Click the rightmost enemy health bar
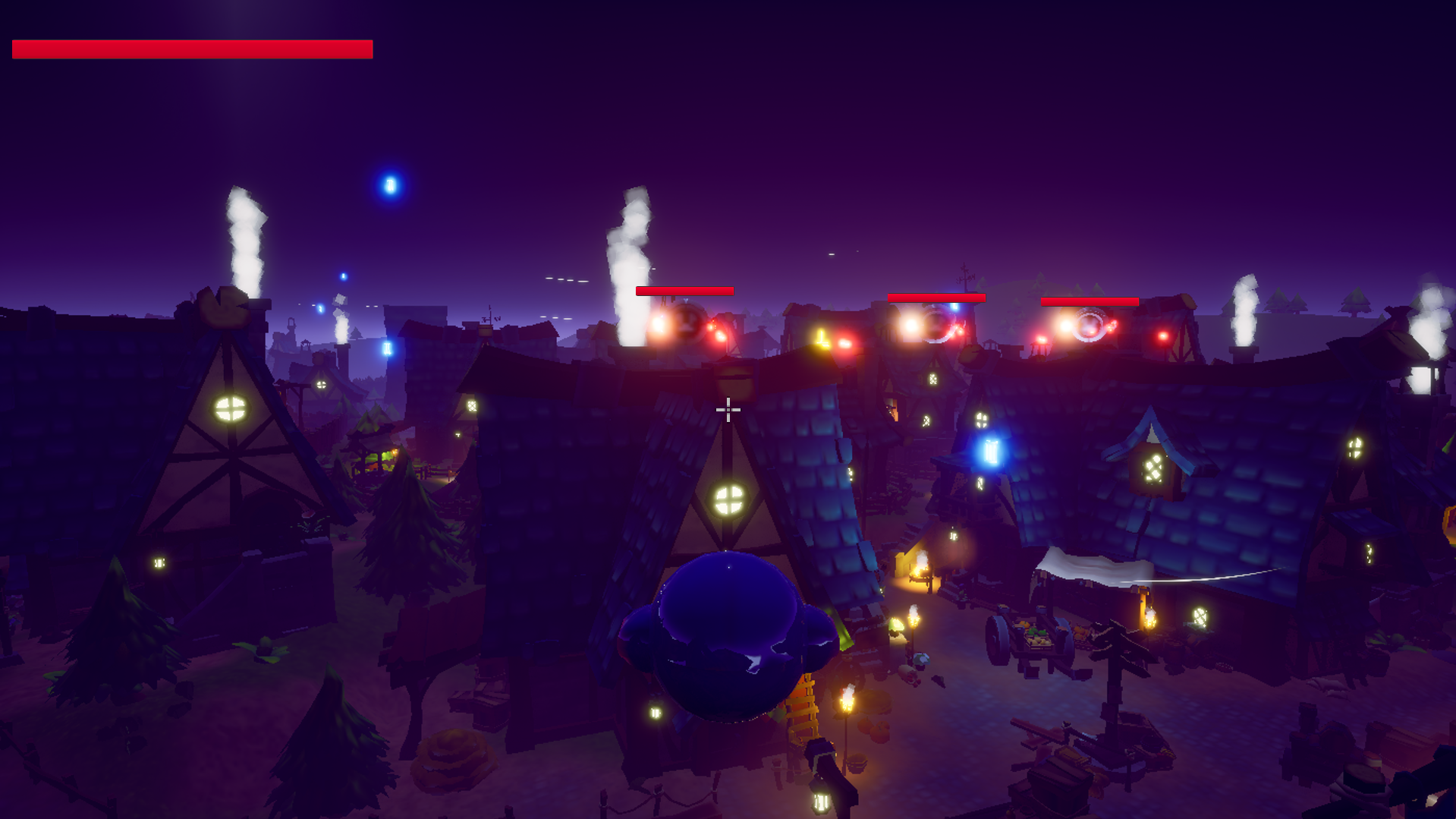This screenshot has height=819, width=1456. (1090, 301)
